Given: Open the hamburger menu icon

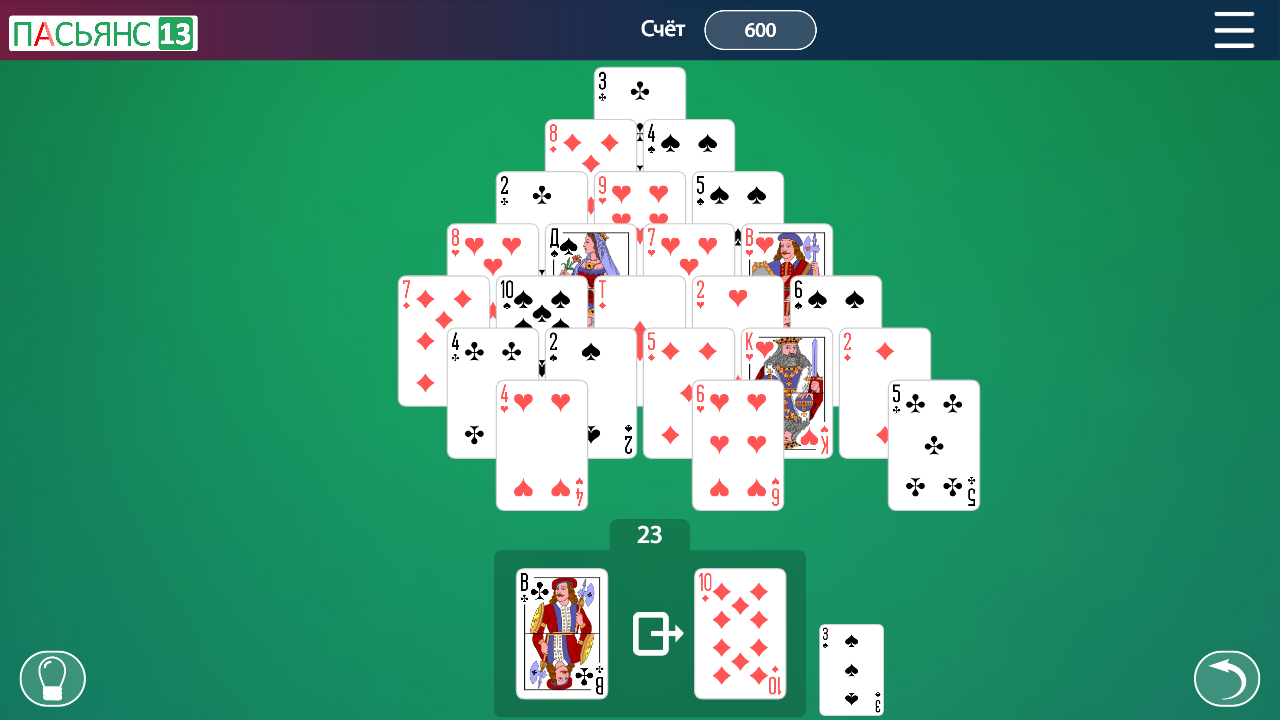Looking at the screenshot, I should point(1234,30).
